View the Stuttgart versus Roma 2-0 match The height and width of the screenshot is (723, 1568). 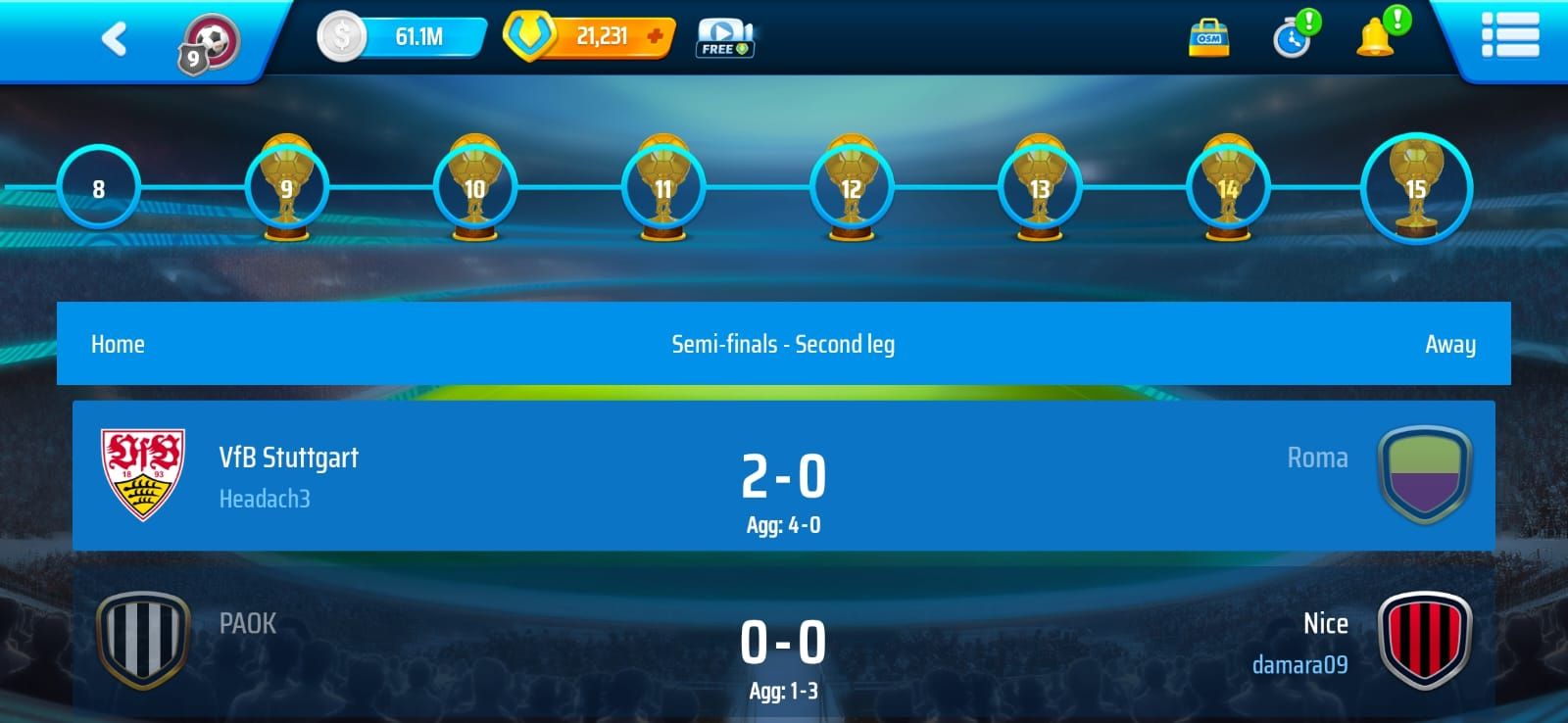coord(784,477)
